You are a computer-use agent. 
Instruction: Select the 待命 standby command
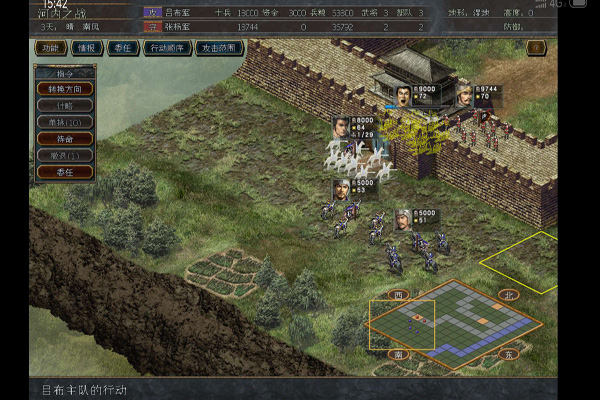[64, 138]
